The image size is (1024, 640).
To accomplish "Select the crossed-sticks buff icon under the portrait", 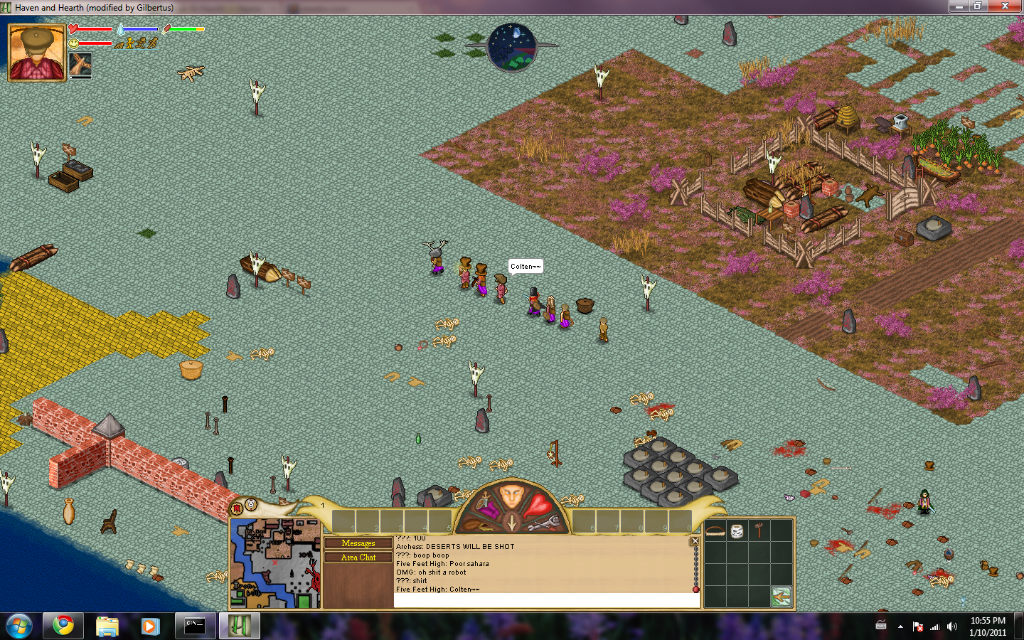I will tap(80, 66).
